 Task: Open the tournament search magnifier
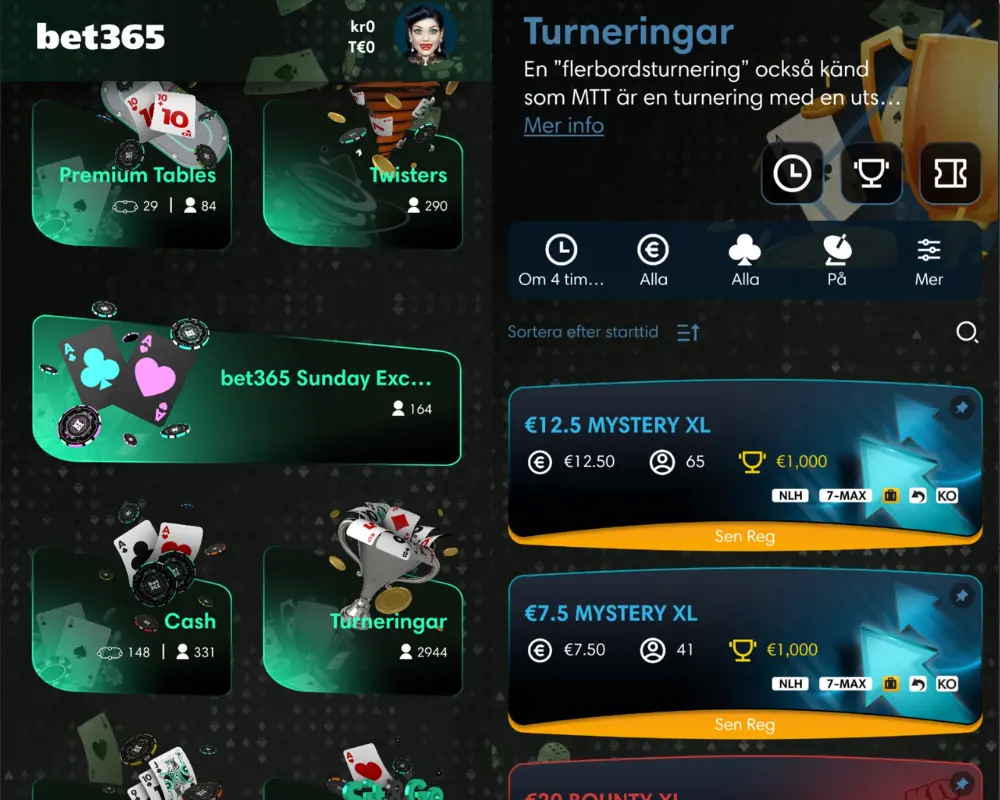point(967,332)
